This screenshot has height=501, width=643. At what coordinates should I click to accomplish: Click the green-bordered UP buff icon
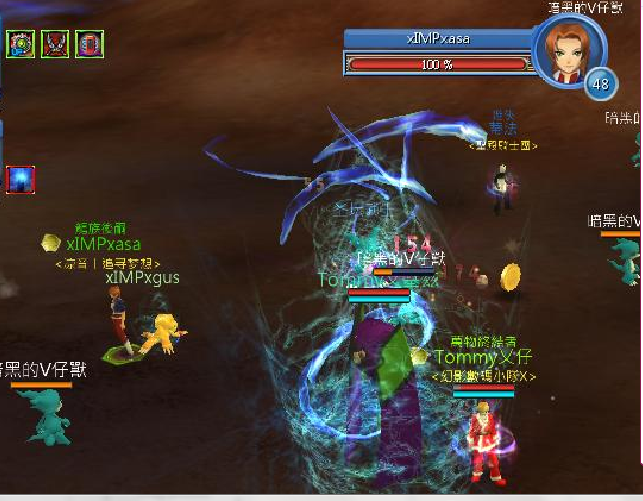[x=20, y=44]
